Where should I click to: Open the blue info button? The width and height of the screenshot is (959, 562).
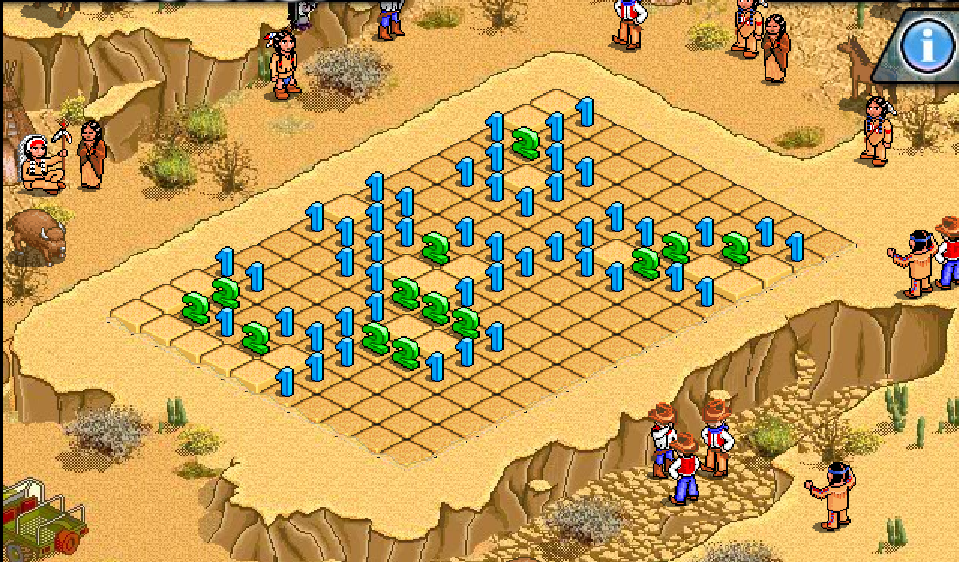926,45
